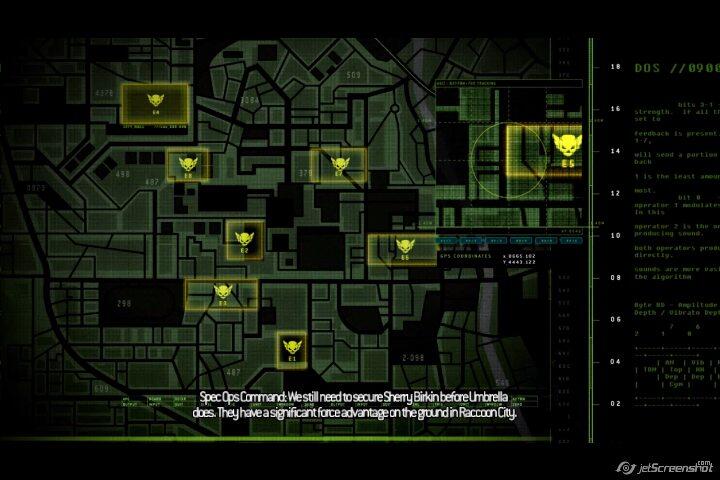
Task: Select the E4 marker on the city map
Action: 155,101
